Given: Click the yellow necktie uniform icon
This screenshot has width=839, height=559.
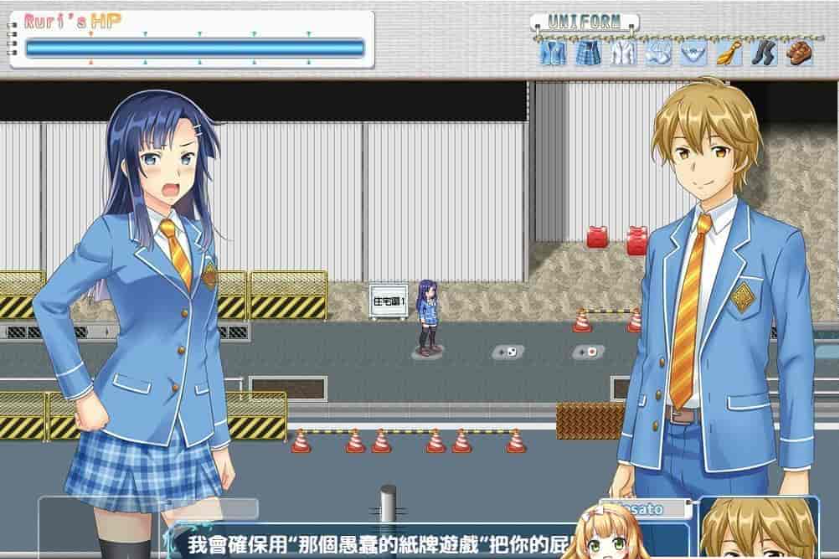Looking at the screenshot, I should click(x=728, y=52).
